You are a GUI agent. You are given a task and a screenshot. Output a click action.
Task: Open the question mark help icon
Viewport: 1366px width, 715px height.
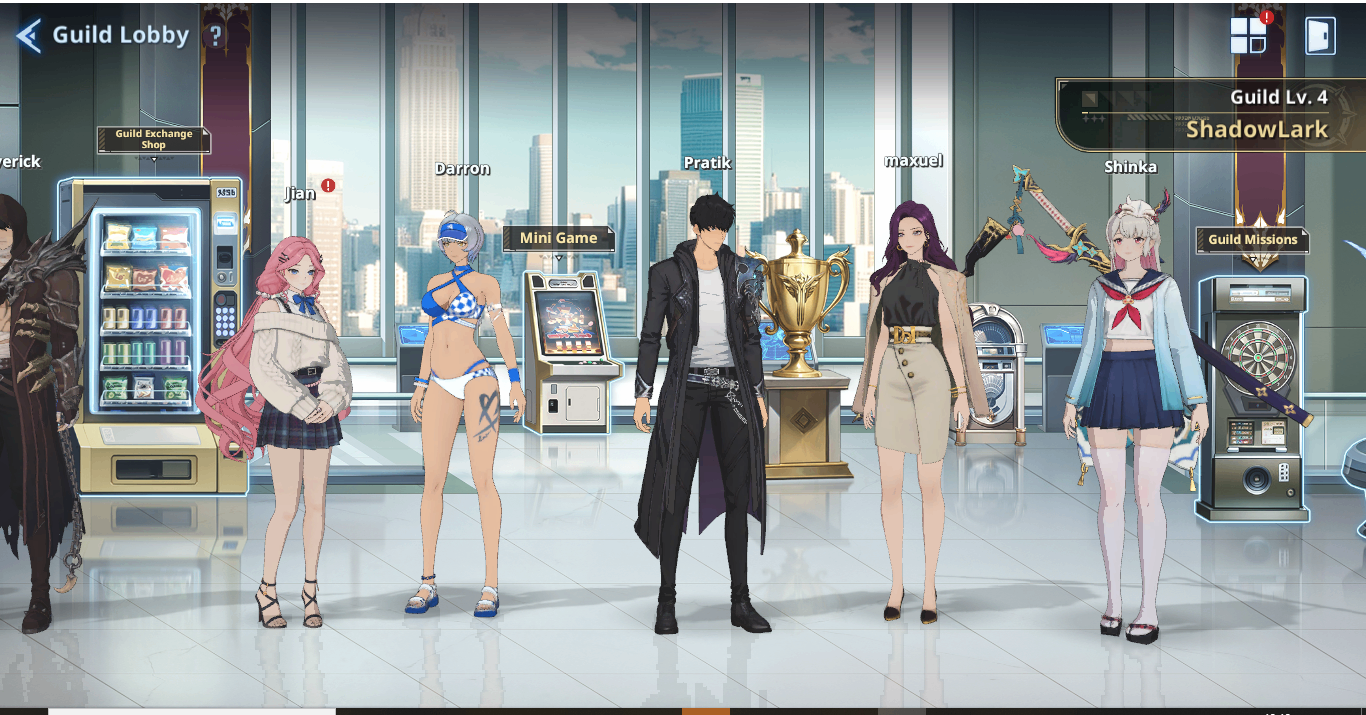pyautogui.click(x=215, y=36)
